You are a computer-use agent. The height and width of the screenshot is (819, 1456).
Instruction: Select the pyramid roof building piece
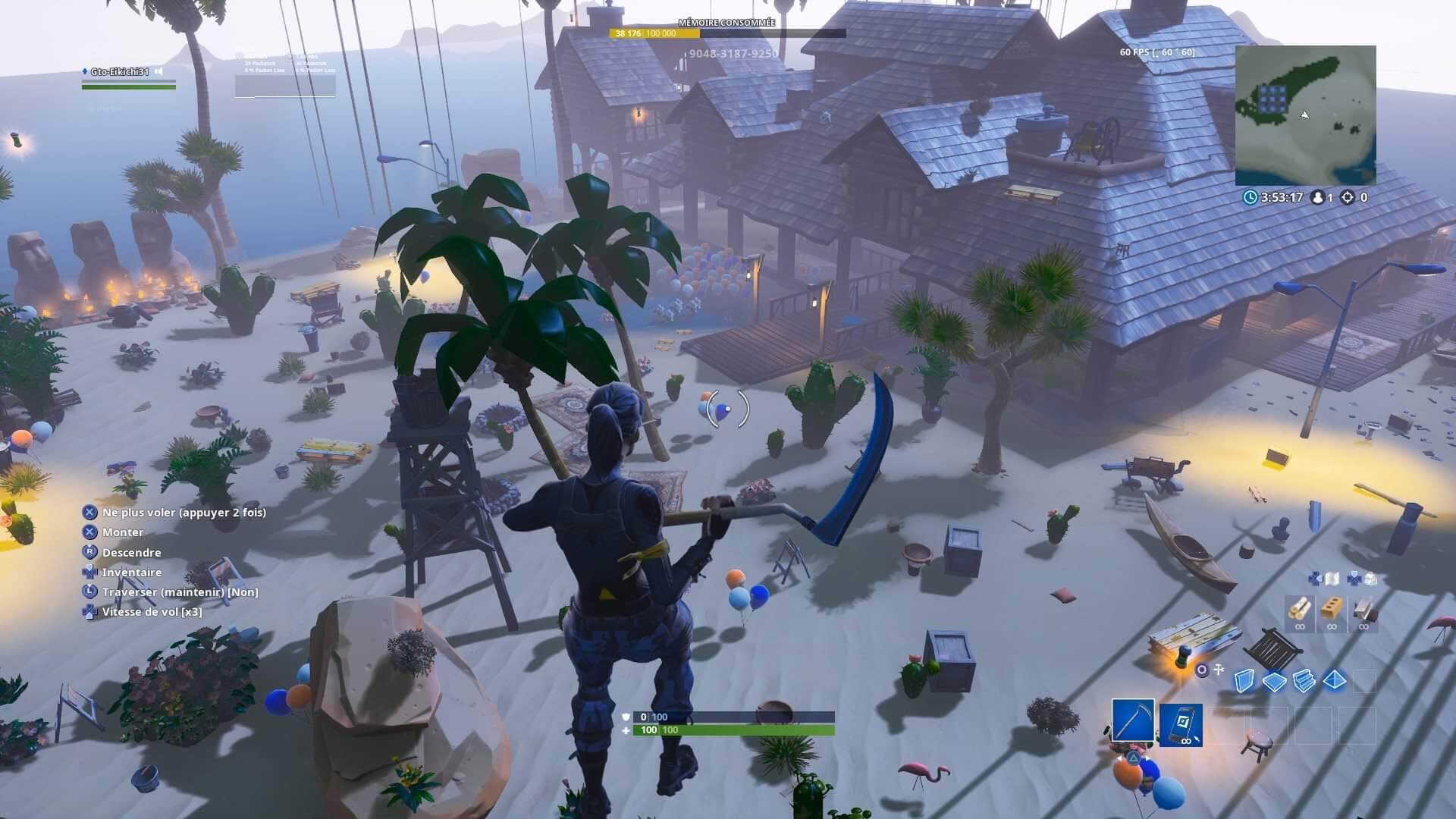(1335, 681)
